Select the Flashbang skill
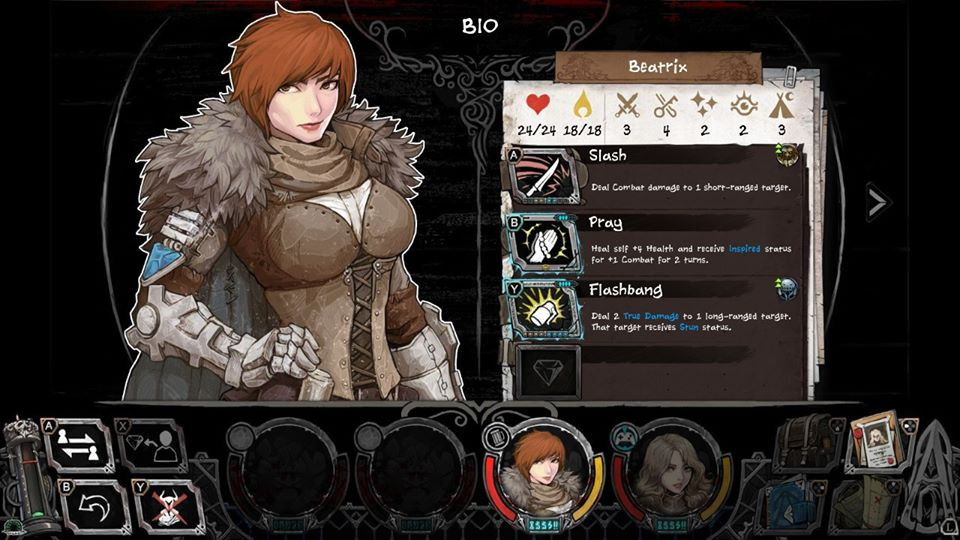The height and width of the screenshot is (540, 960). 544,308
